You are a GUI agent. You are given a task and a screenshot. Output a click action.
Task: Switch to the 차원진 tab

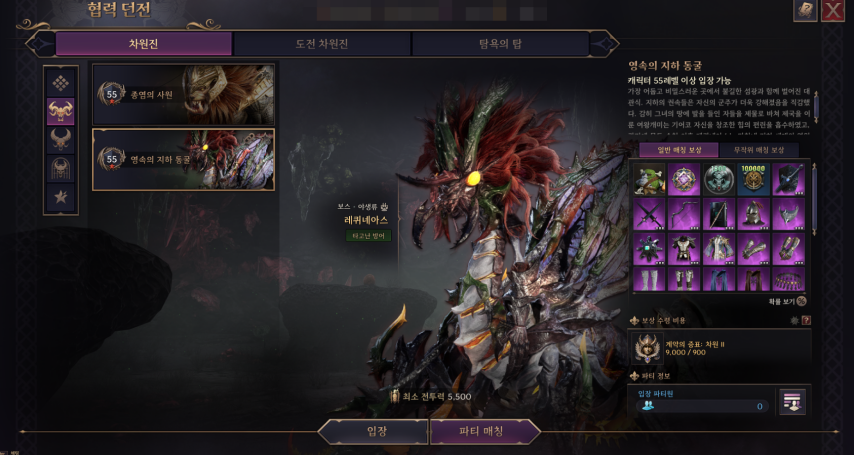point(144,44)
